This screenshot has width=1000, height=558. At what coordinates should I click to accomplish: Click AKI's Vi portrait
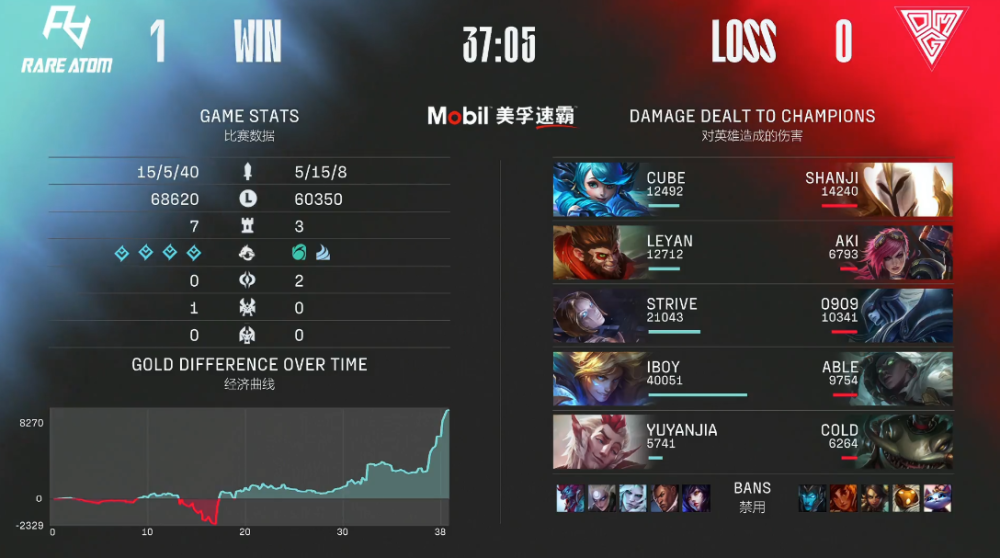pos(908,252)
